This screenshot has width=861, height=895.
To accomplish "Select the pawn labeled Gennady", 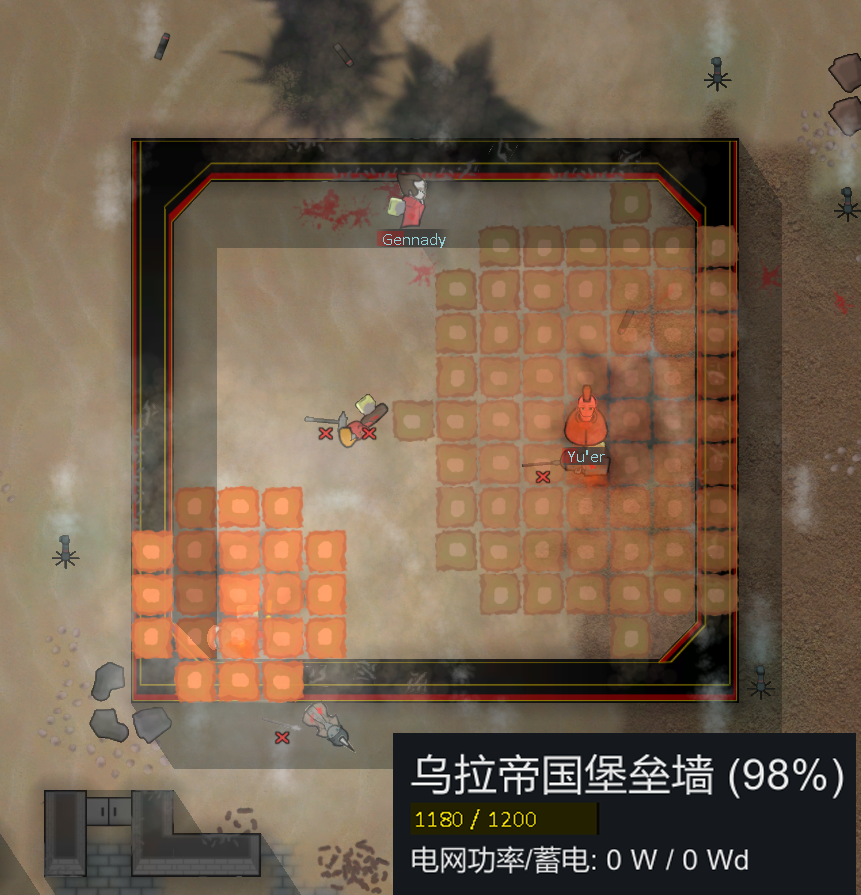I will [410, 203].
